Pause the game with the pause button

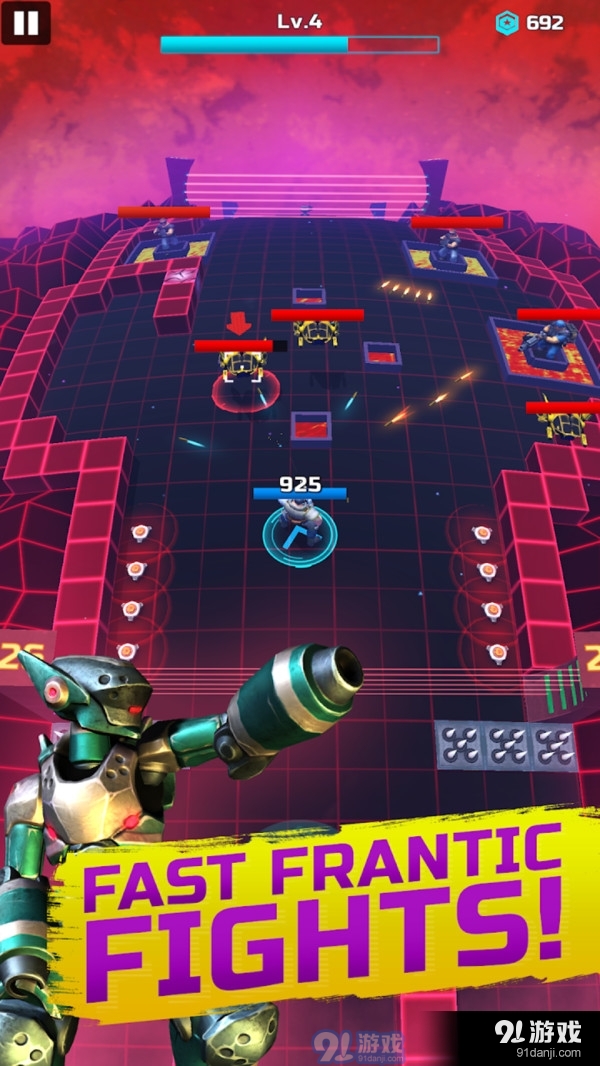tap(26, 23)
